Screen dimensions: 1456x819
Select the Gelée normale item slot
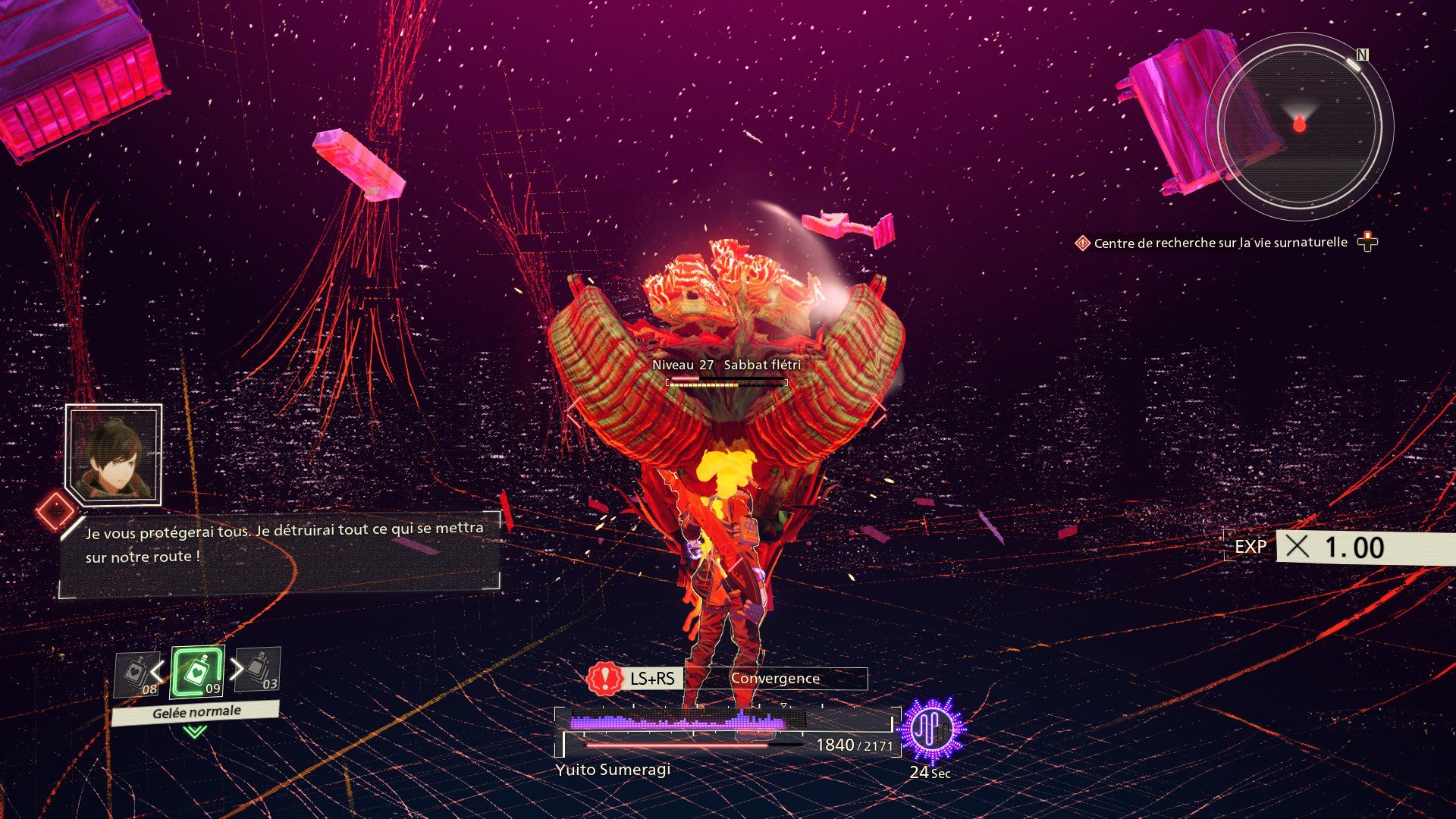point(197,671)
